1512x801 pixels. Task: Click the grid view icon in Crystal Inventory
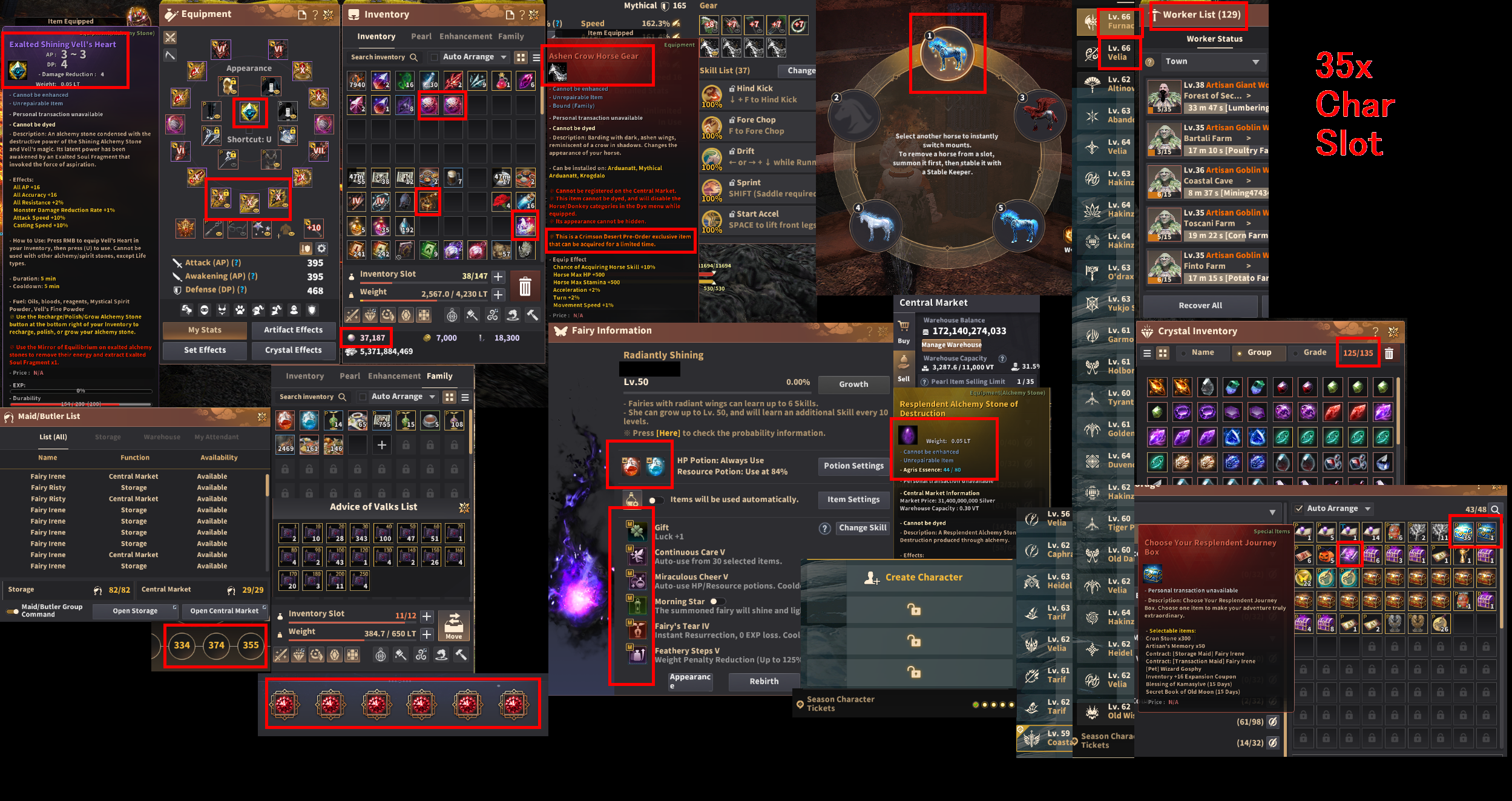1164,352
